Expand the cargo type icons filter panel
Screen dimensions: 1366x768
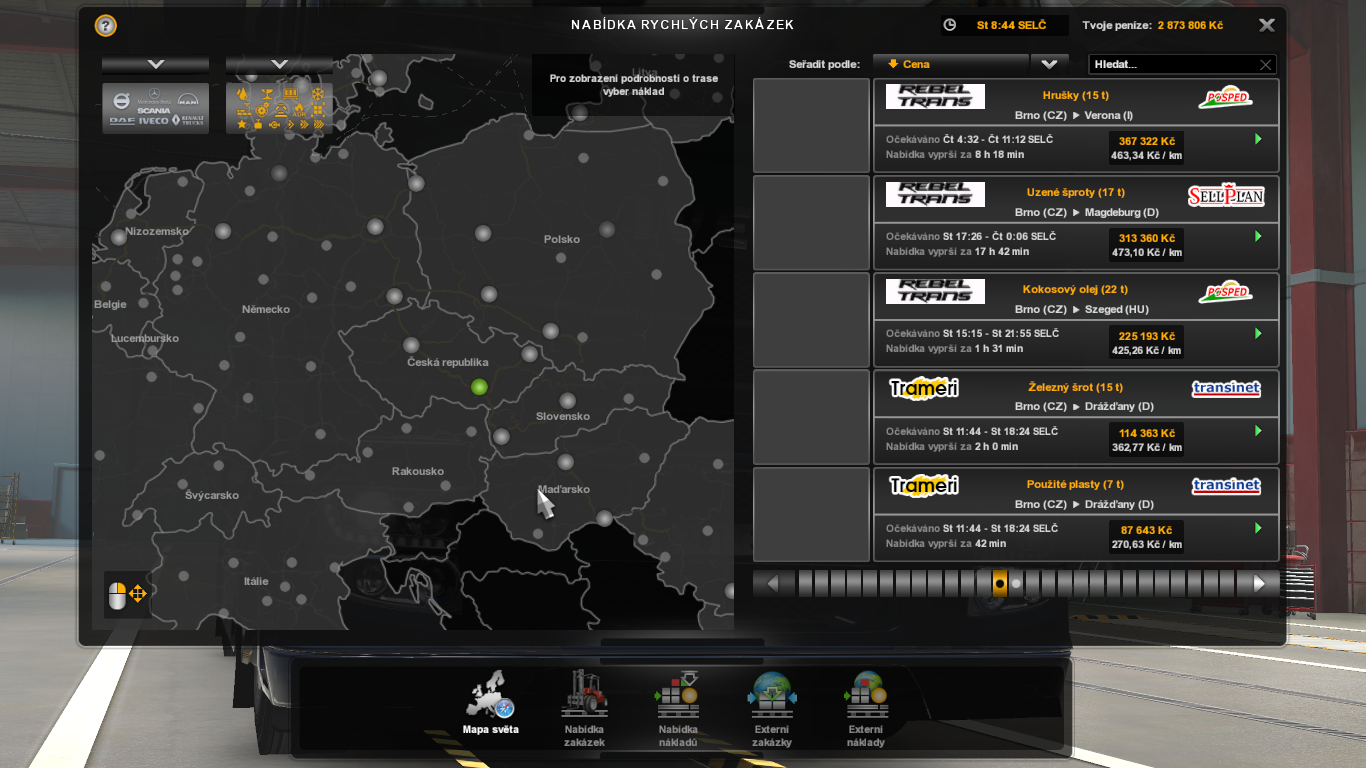[x=279, y=64]
